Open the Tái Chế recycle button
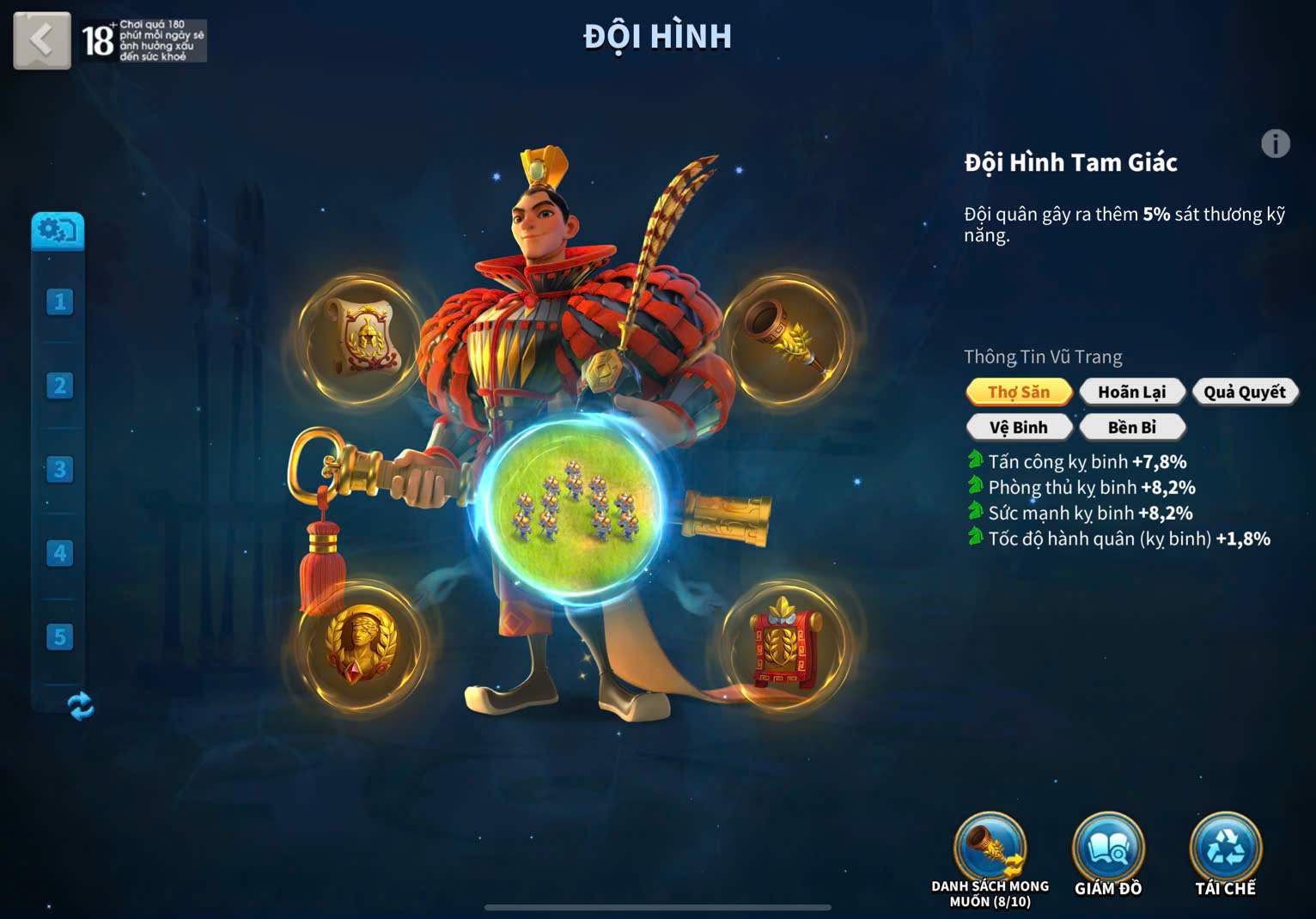The width and height of the screenshot is (1316, 919). point(1225,852)
